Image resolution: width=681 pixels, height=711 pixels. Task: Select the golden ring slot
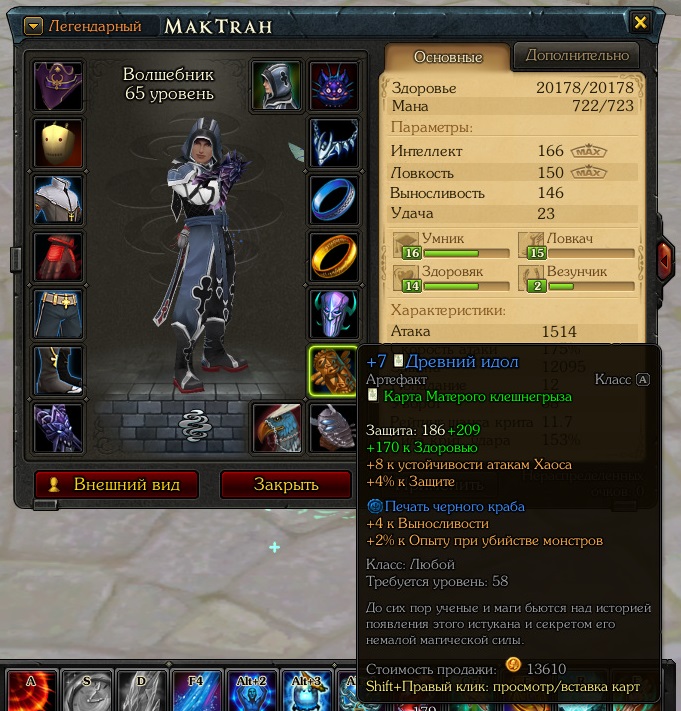click(x=334, y=257)
